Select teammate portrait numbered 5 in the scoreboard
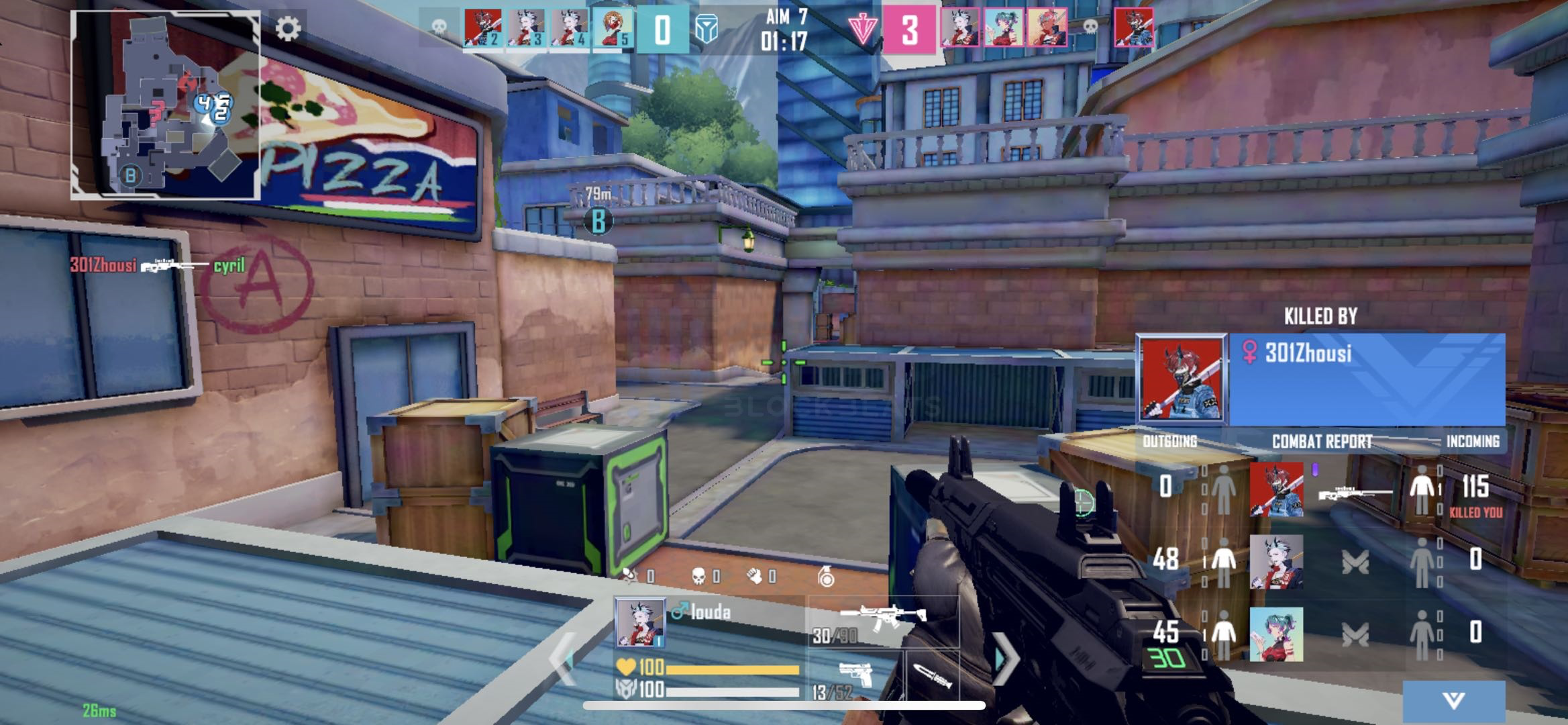Viewport: 1568px width, 725px height. click(x=612, y=29)
